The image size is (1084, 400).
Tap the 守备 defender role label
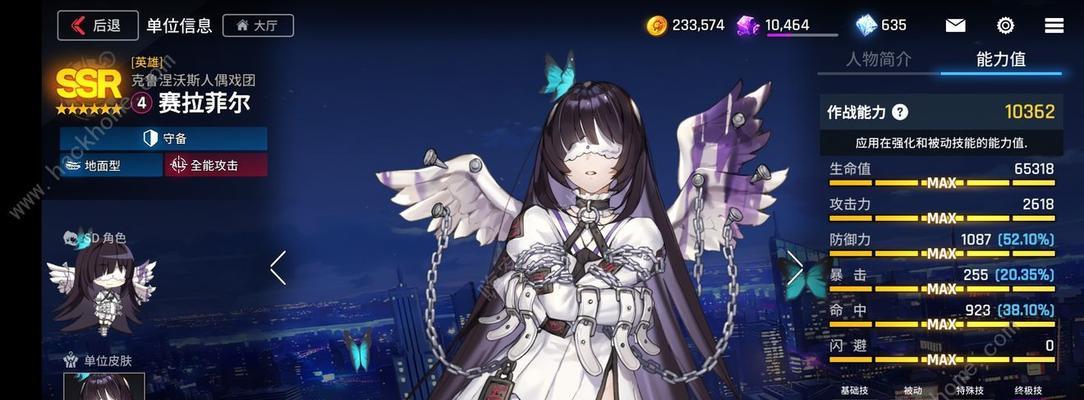(163, 138)
